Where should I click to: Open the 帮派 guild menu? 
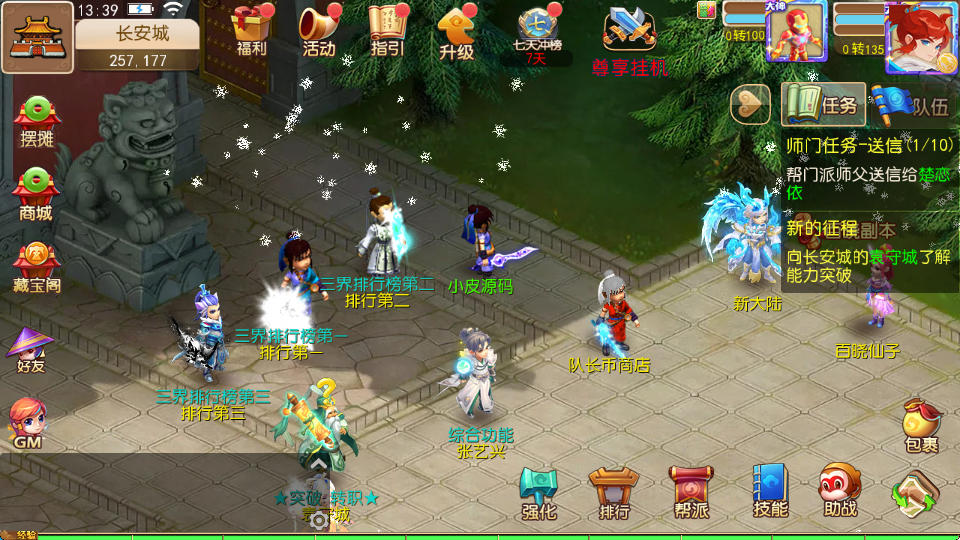[x=691, y=492]
